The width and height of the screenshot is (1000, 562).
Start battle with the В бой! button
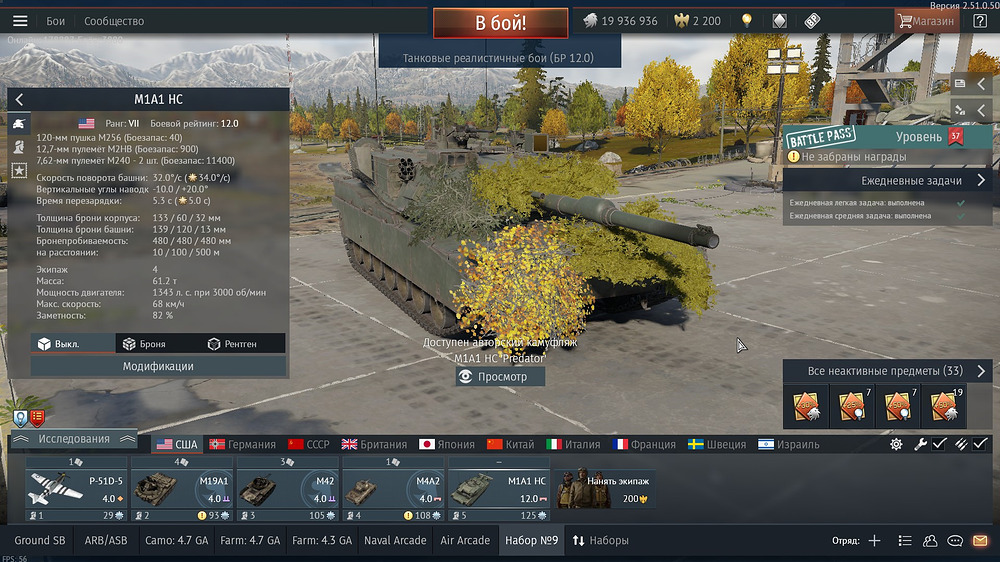point(500,22)
